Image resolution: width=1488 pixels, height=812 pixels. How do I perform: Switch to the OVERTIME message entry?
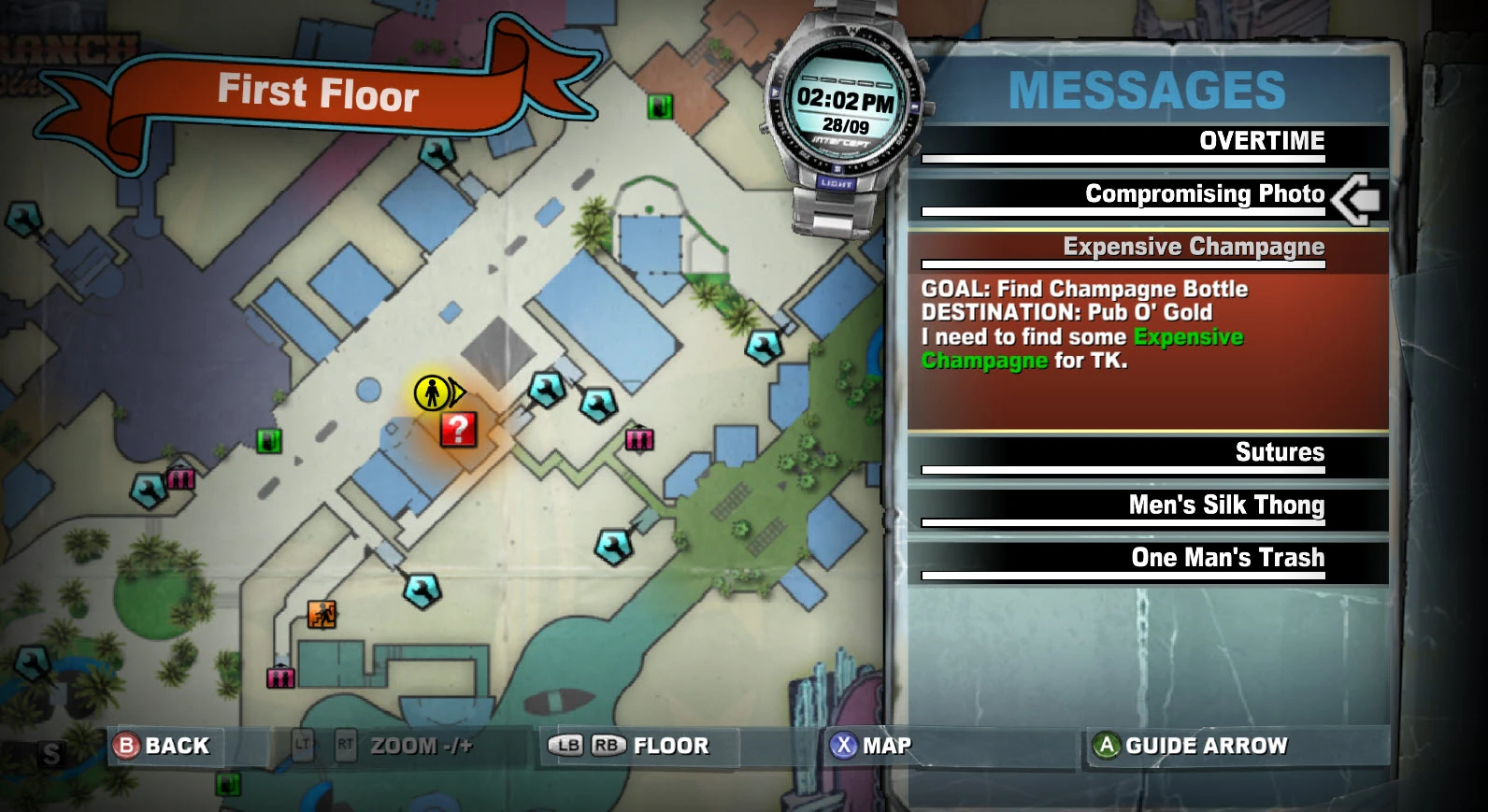click(1262, 141)
